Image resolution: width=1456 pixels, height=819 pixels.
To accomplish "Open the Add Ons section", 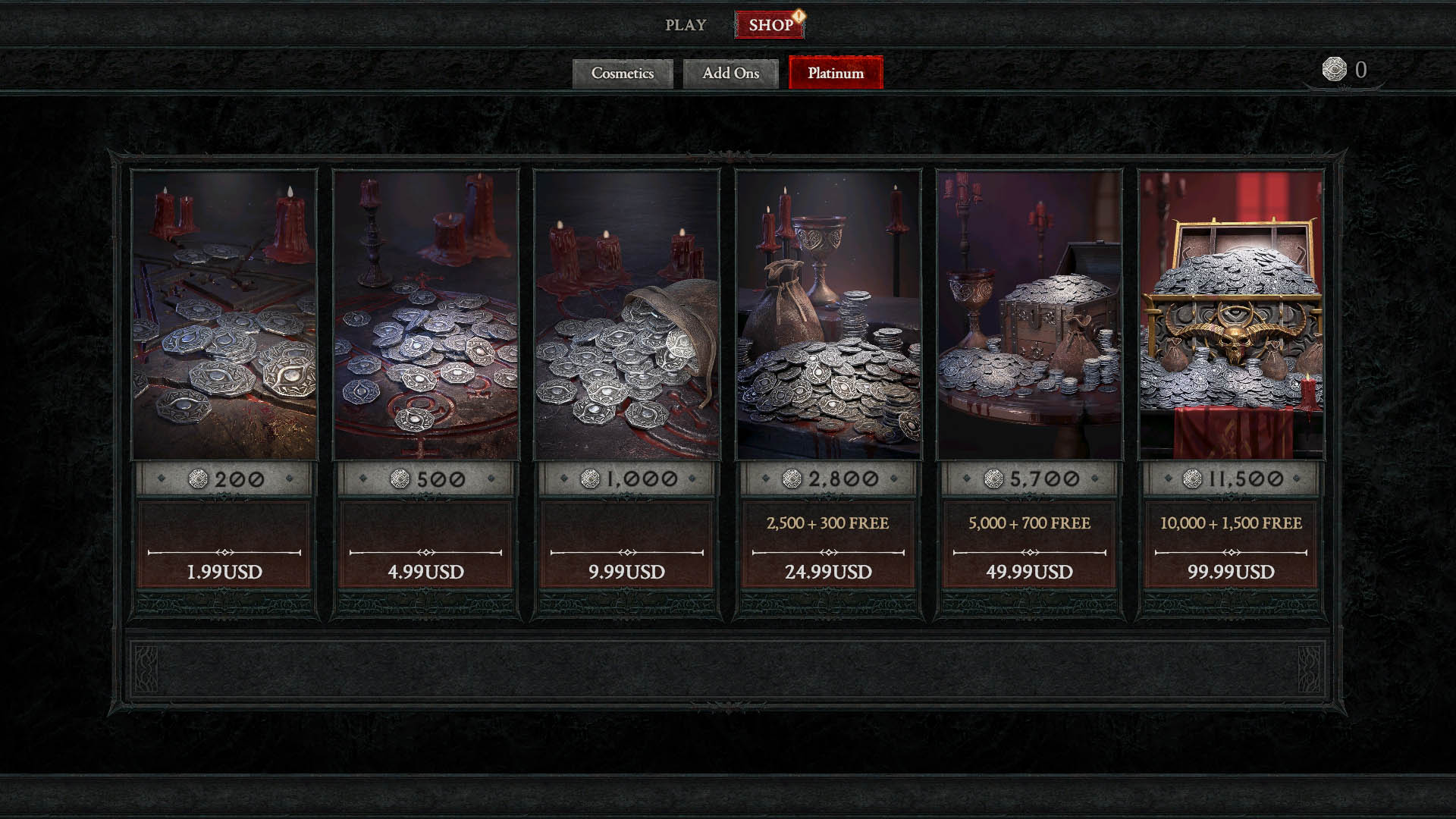I will [730, 74].
